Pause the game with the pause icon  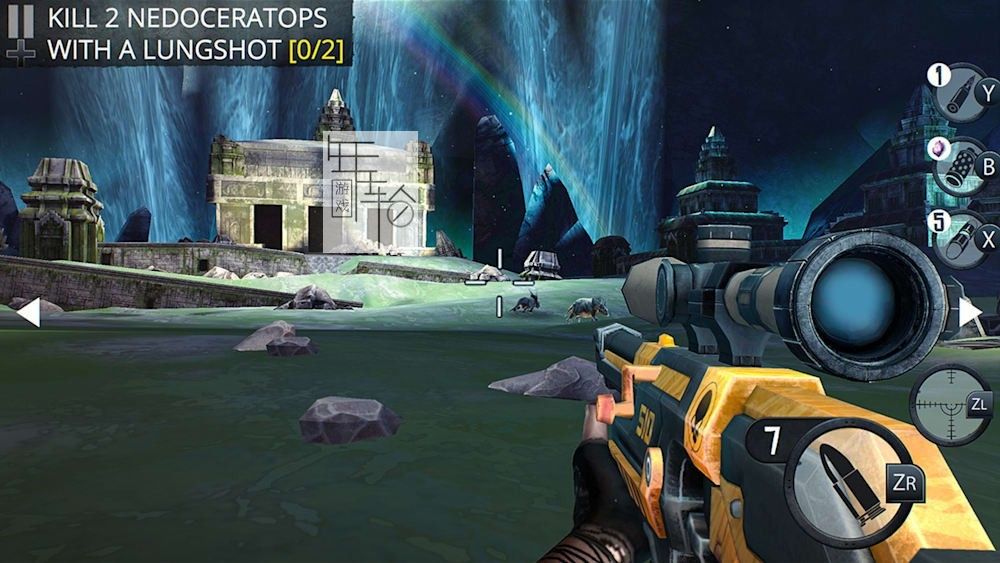coord(20,21)
